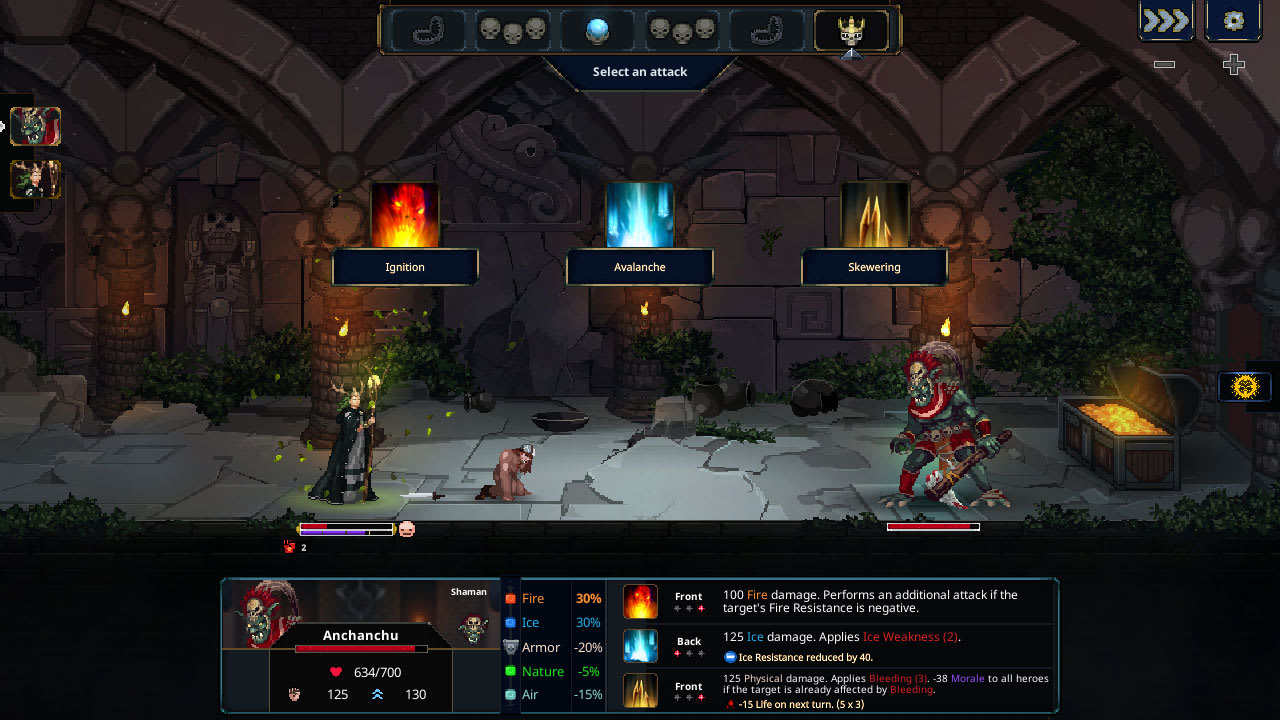
Task: Zoom out with the minus control
Action: (1163, 64)
